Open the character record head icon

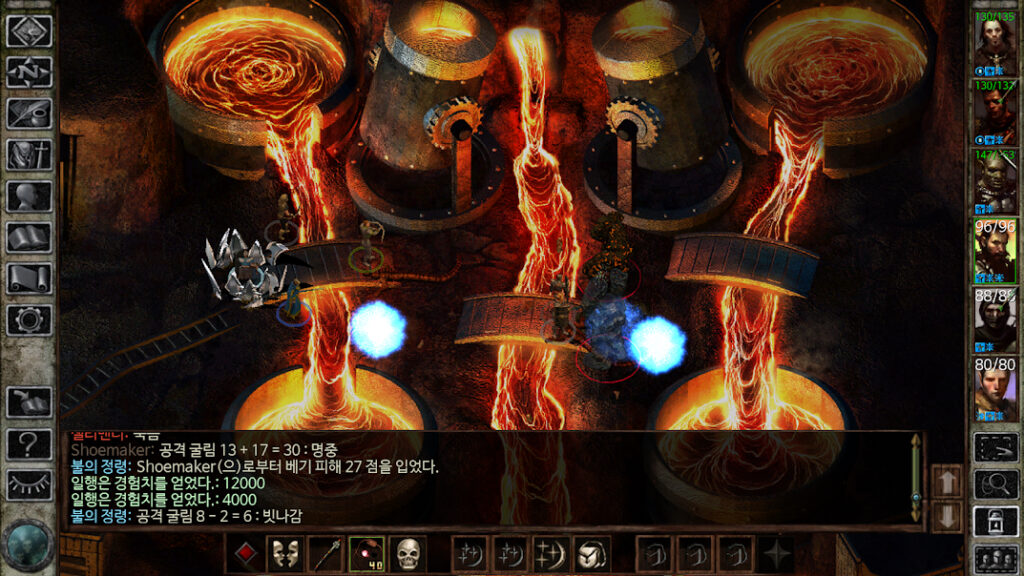tap(29, 196)
